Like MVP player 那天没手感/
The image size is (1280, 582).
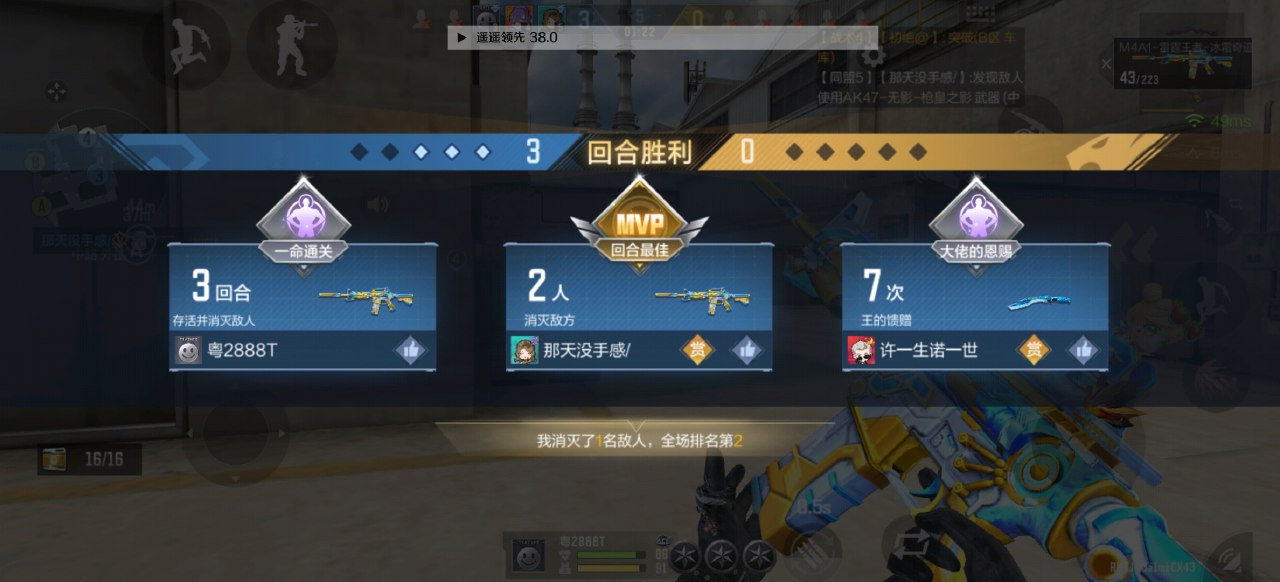coord(747,350)
